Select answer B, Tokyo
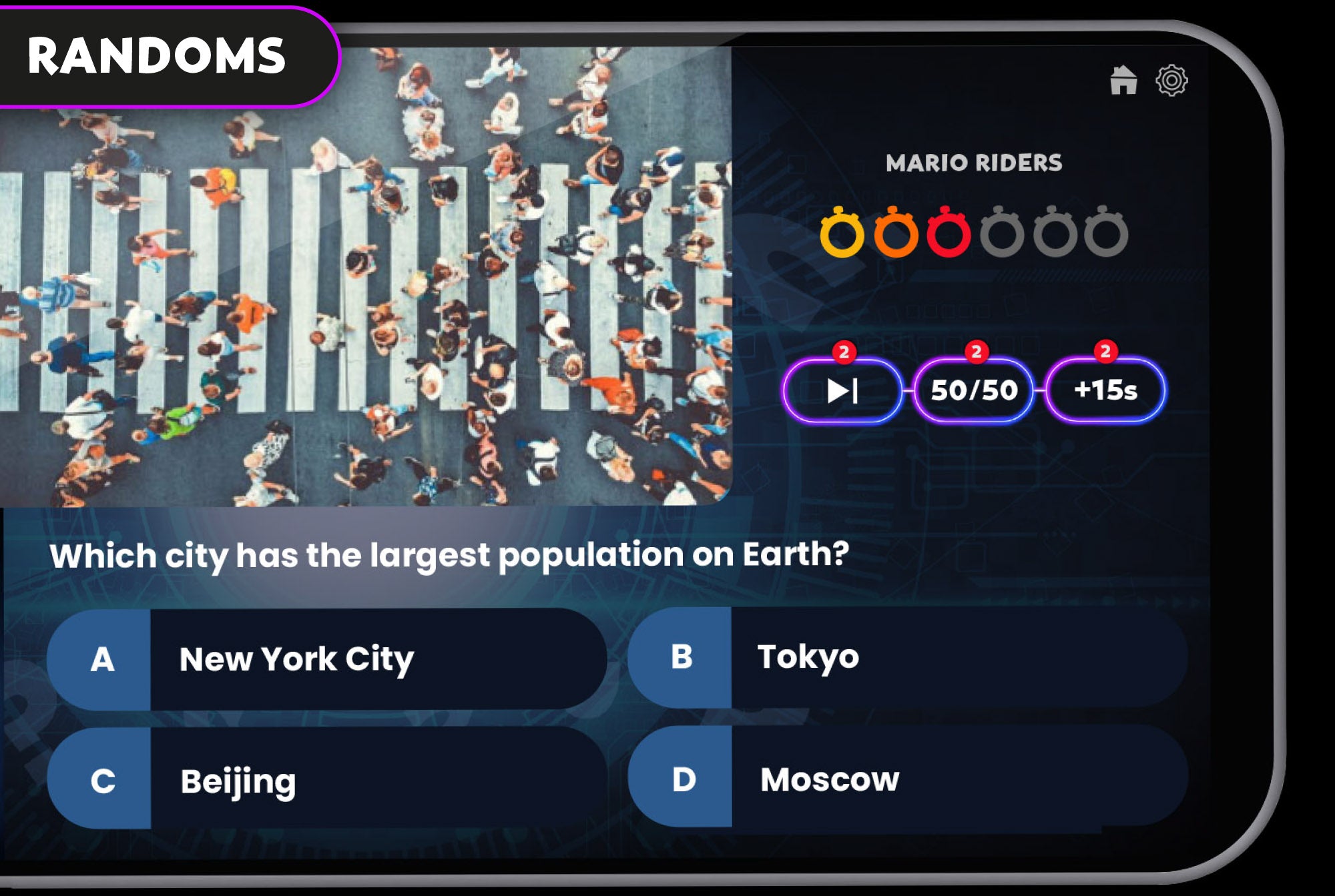 pos(908,658)
